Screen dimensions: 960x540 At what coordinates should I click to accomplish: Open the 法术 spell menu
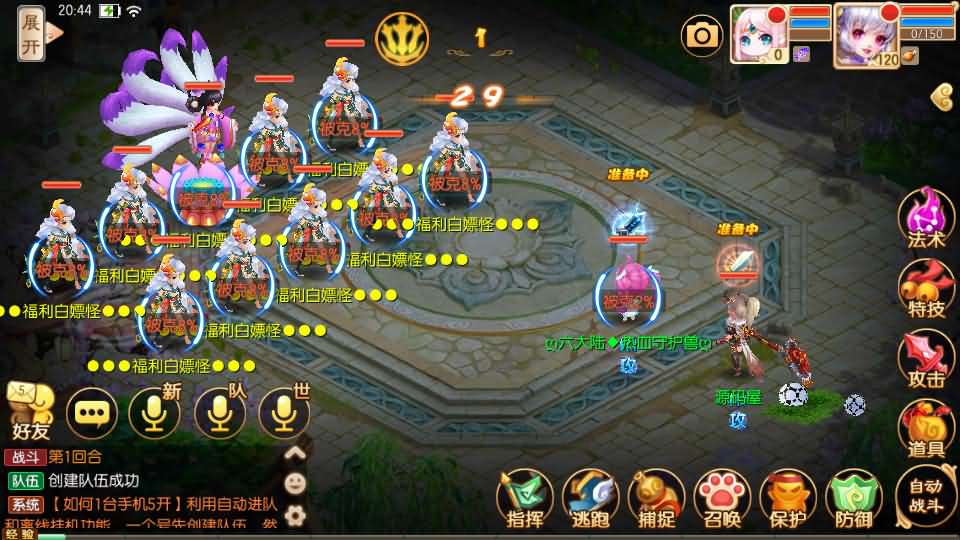[x=925, y=218]
